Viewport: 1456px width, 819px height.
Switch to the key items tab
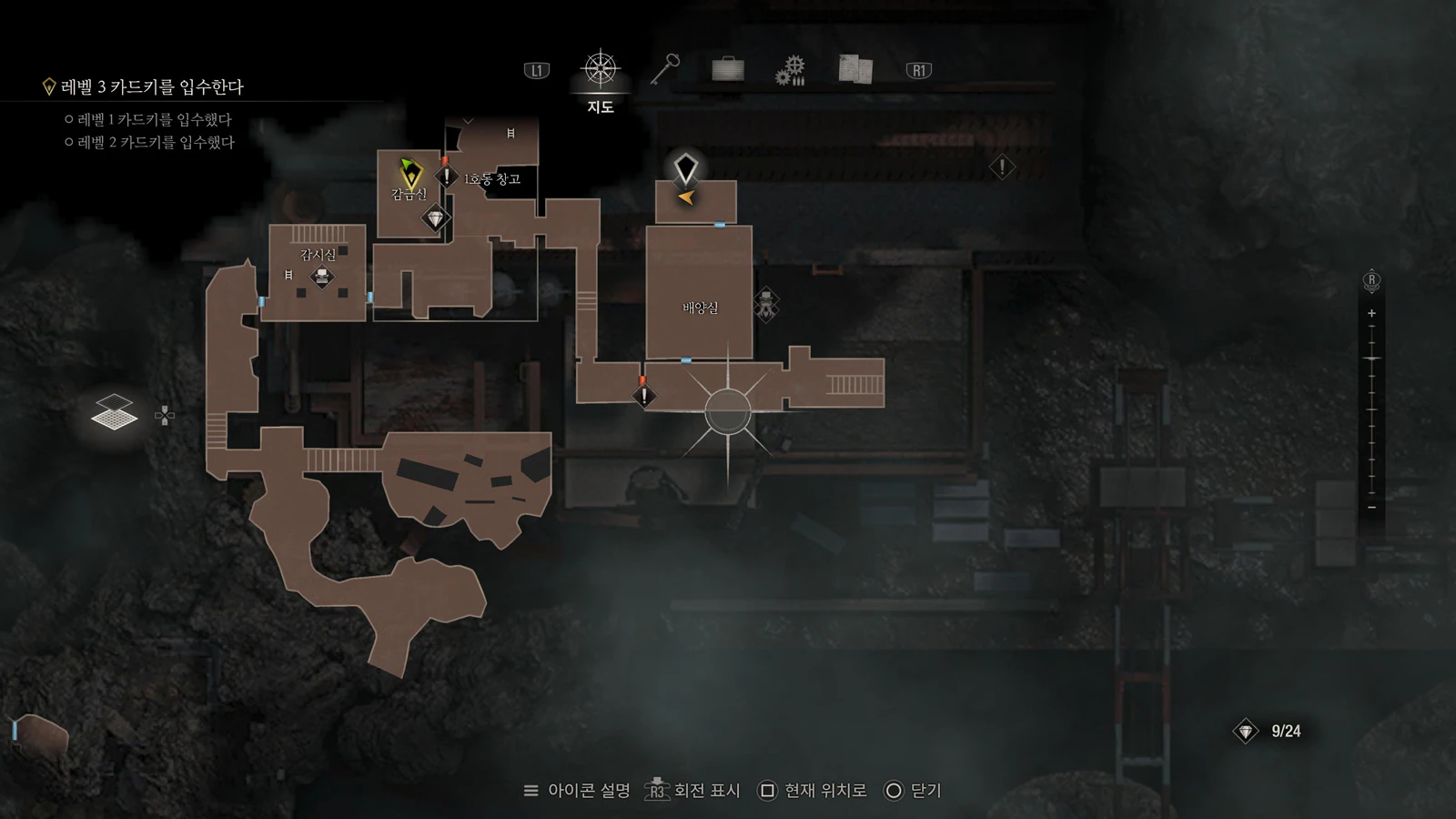coord(665,70)
